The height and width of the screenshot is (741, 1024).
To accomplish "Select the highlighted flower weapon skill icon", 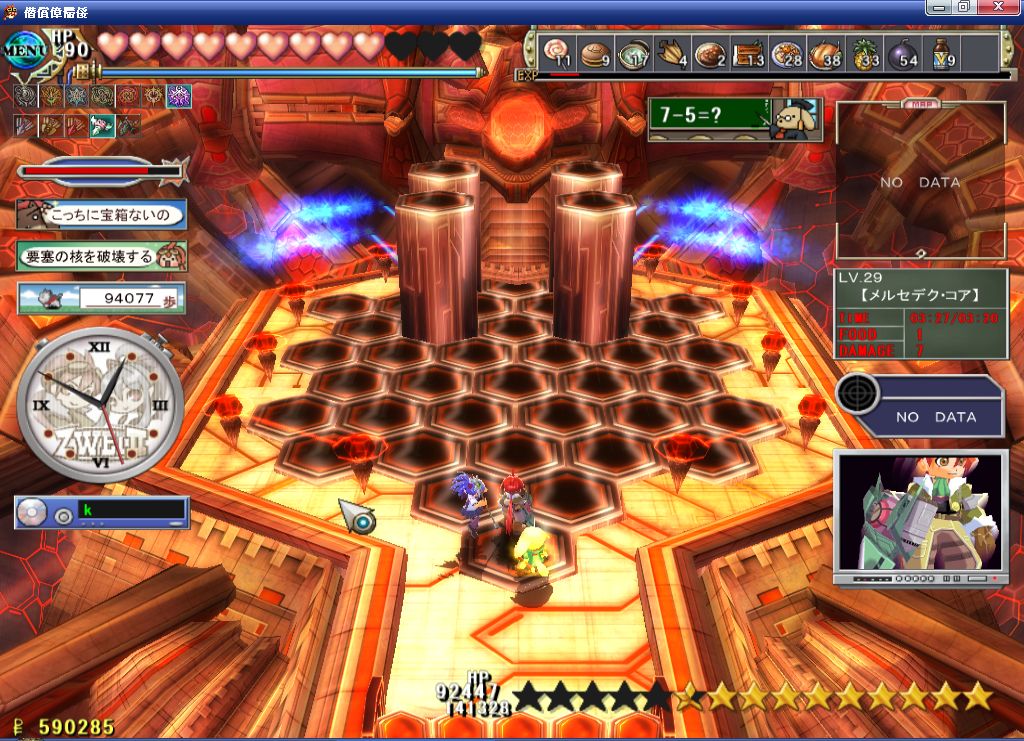I will click(102, 126).
